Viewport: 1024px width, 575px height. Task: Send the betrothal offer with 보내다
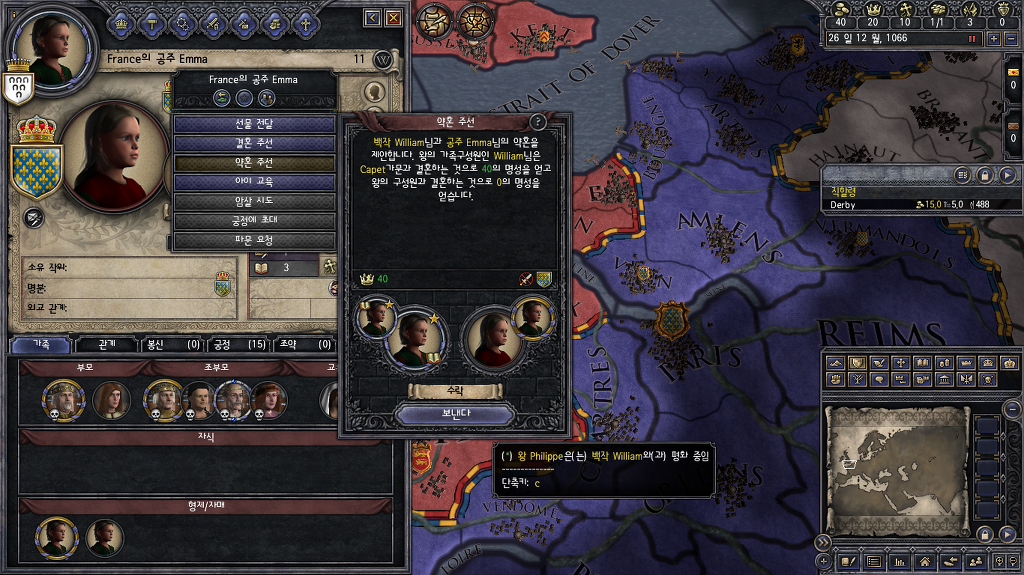click(x=455, y=413)
